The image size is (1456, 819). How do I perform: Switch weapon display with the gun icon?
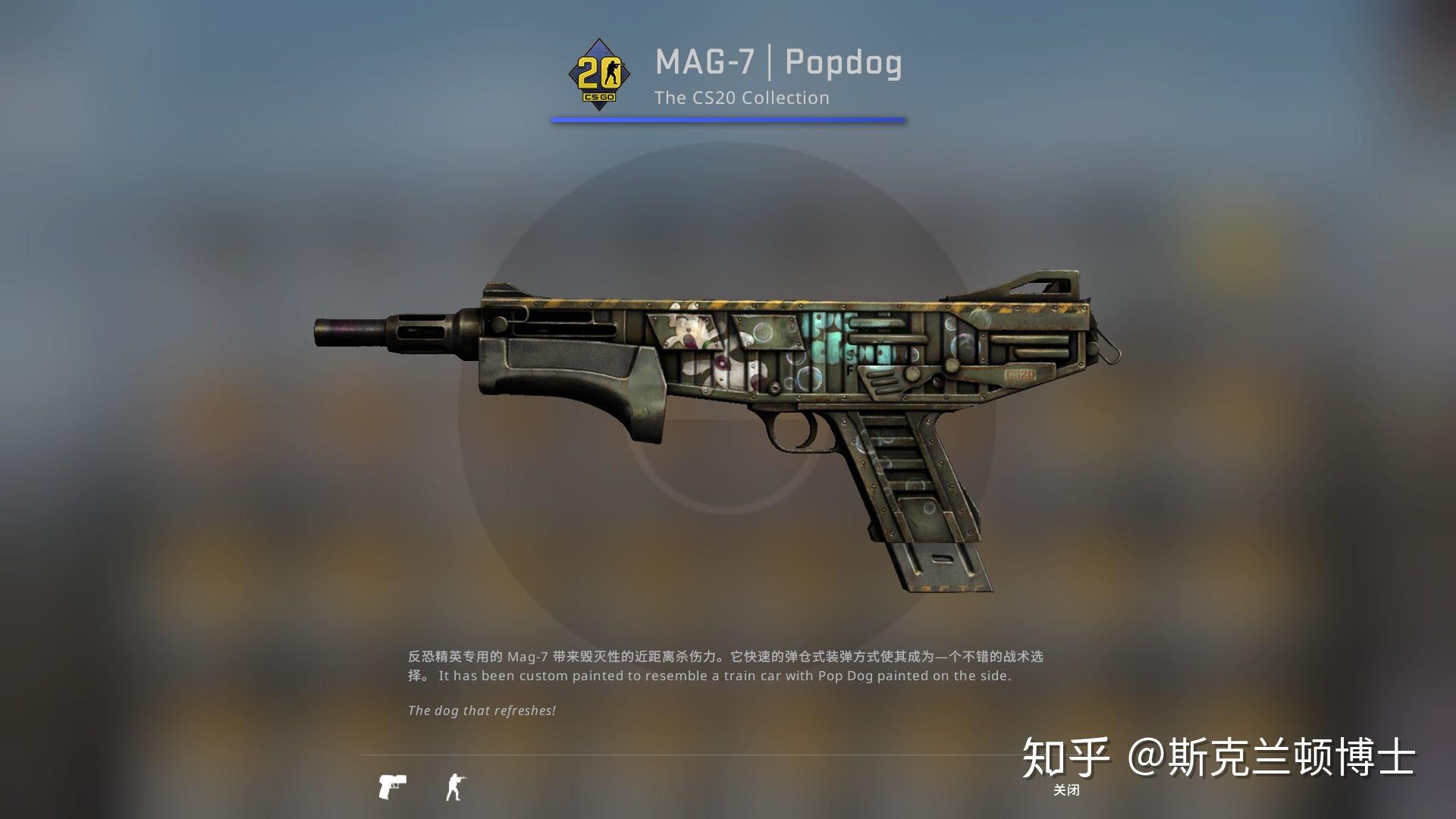click(x=394, y=786)
